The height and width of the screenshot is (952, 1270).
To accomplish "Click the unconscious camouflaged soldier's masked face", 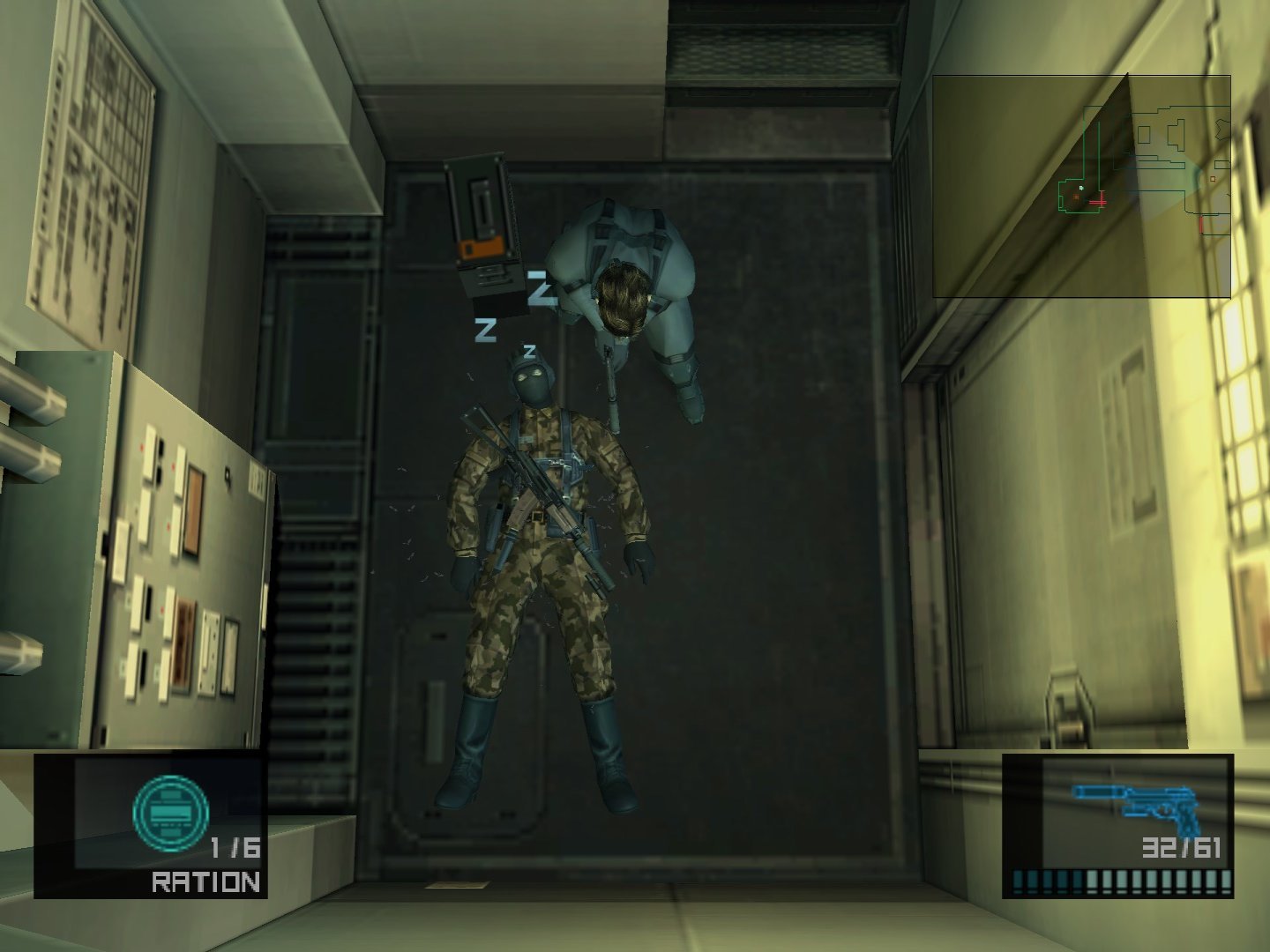I will pyautogui.click(x=531, y=381).
